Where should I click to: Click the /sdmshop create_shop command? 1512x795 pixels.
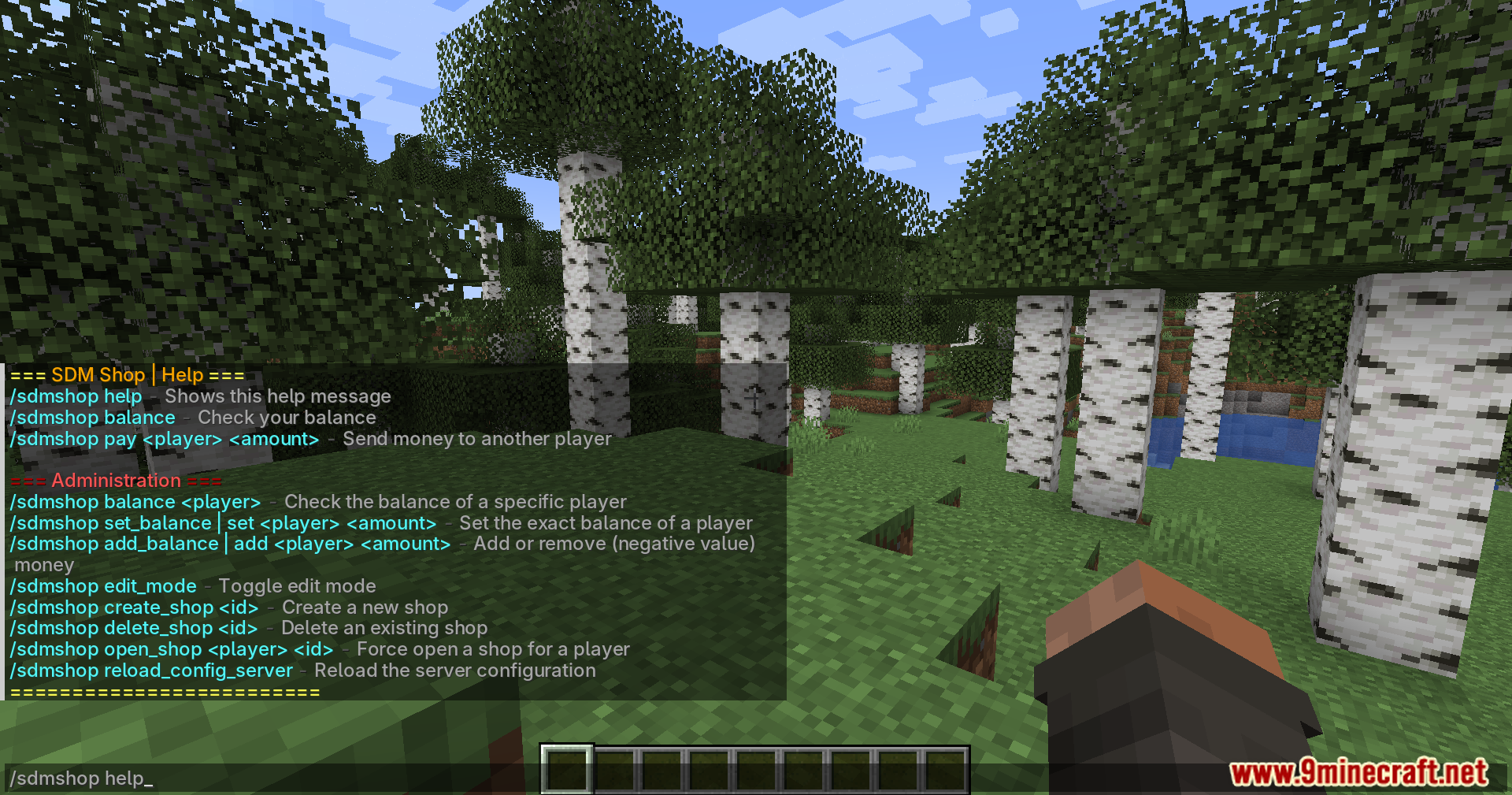pyautogui.click(x=134, y=607)
